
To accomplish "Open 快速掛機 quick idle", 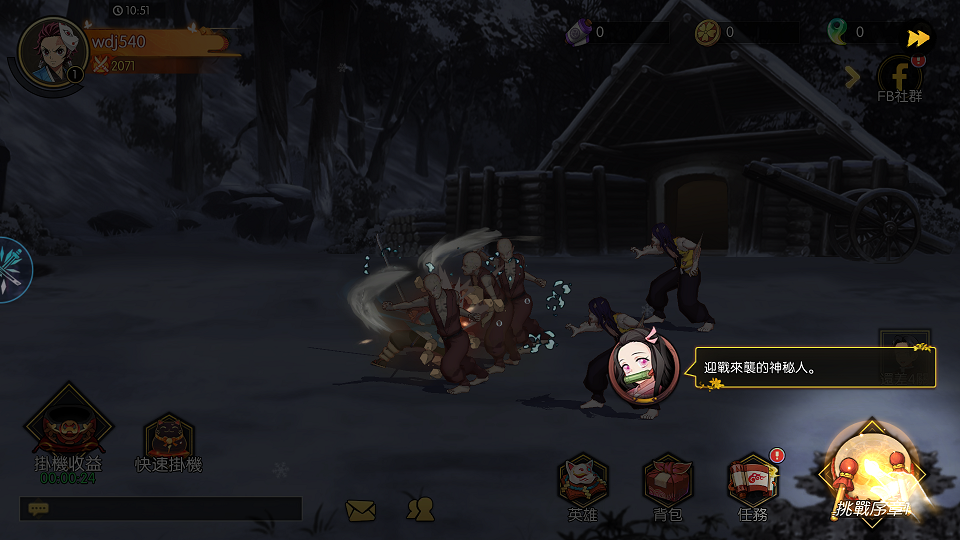I will click(169, 441).
